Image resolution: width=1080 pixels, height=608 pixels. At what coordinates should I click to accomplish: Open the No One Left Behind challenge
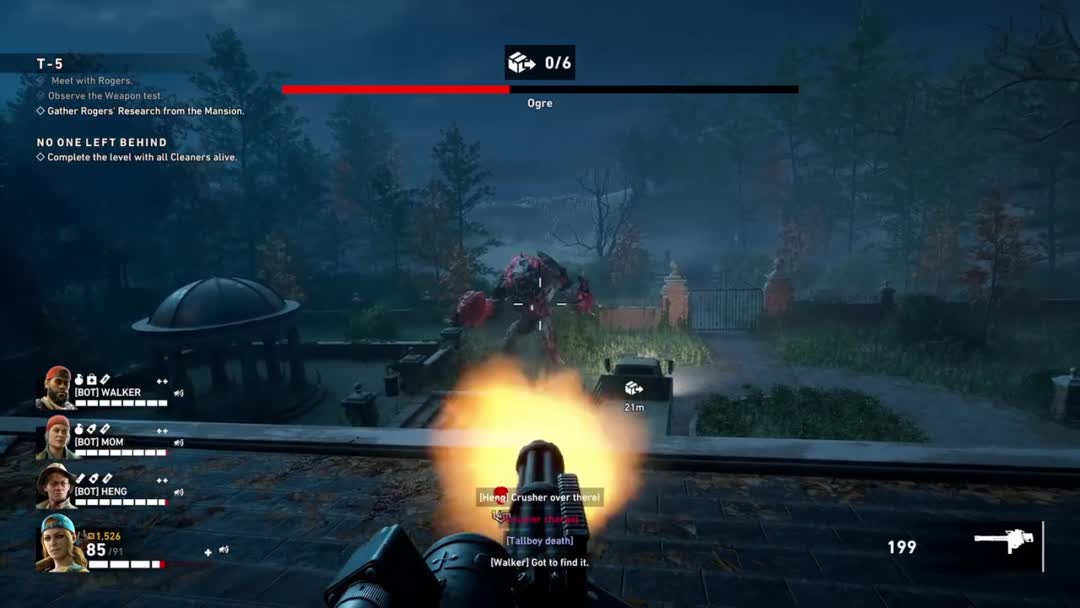[102, 142]
